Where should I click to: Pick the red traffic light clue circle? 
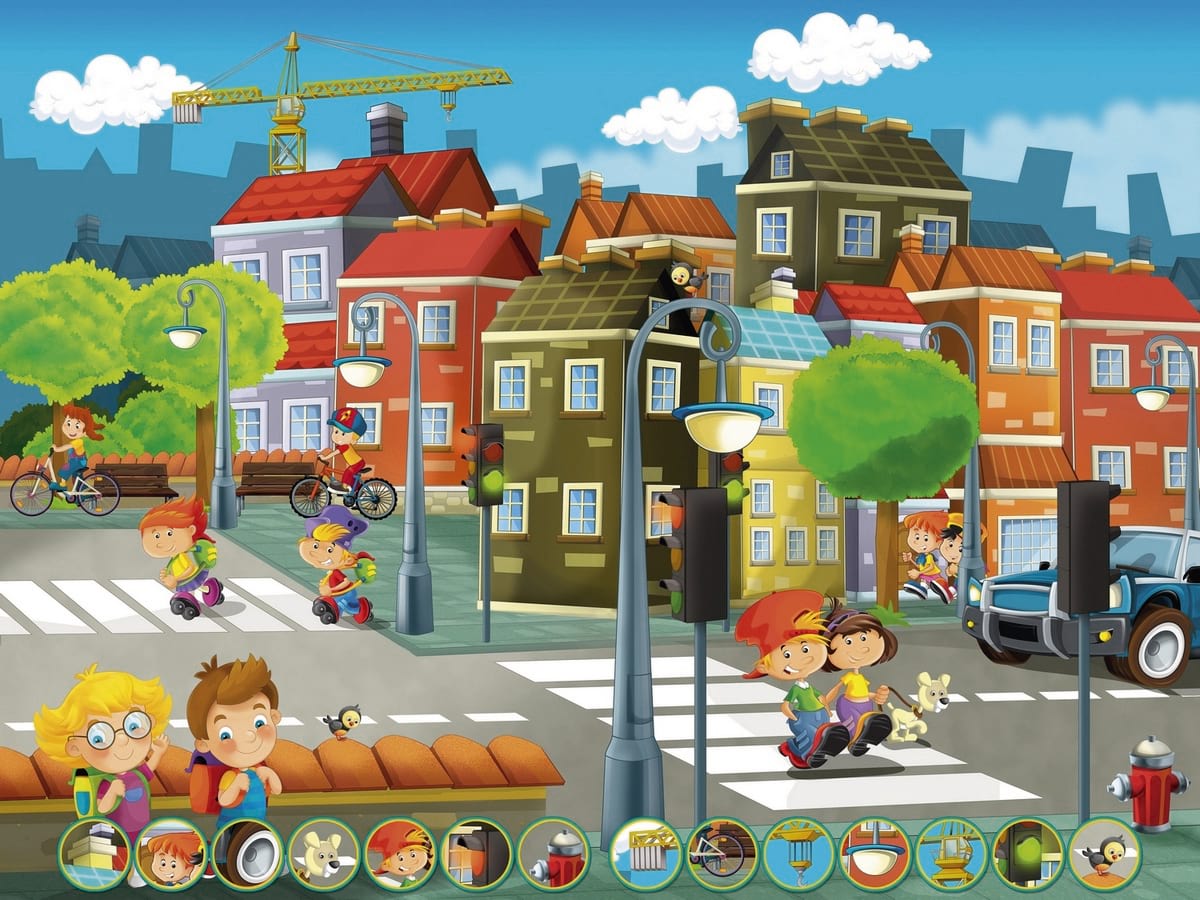(476, 854)
